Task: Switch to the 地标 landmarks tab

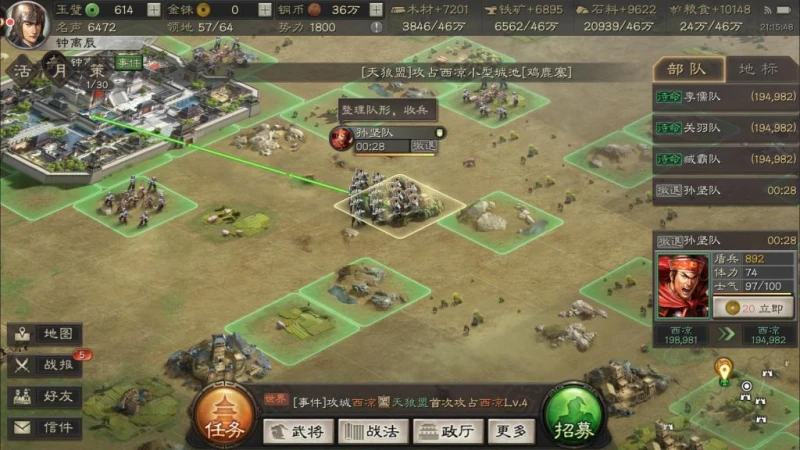Action: pyautogui.click(x=757, y=69)
